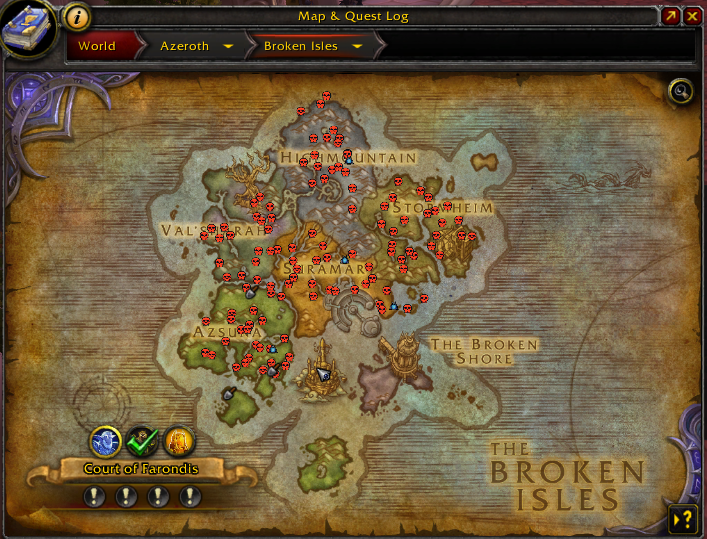707x539 pixels.
Task: Select the Court of Farondis emissary icon
Action: coord(106,440)
